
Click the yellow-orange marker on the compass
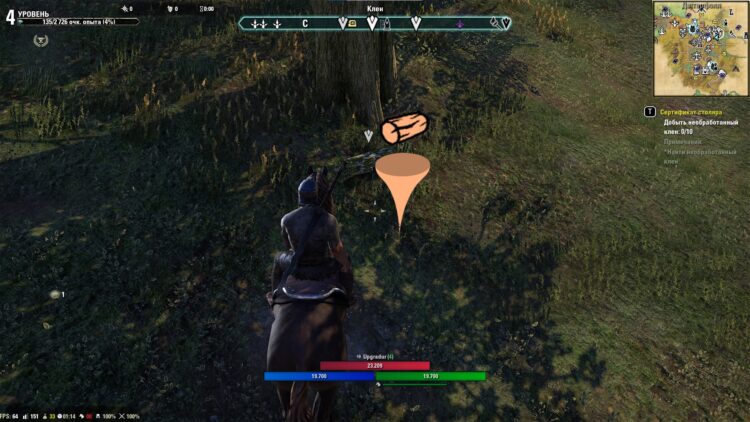pyautogui.click(x=351, y=23)
